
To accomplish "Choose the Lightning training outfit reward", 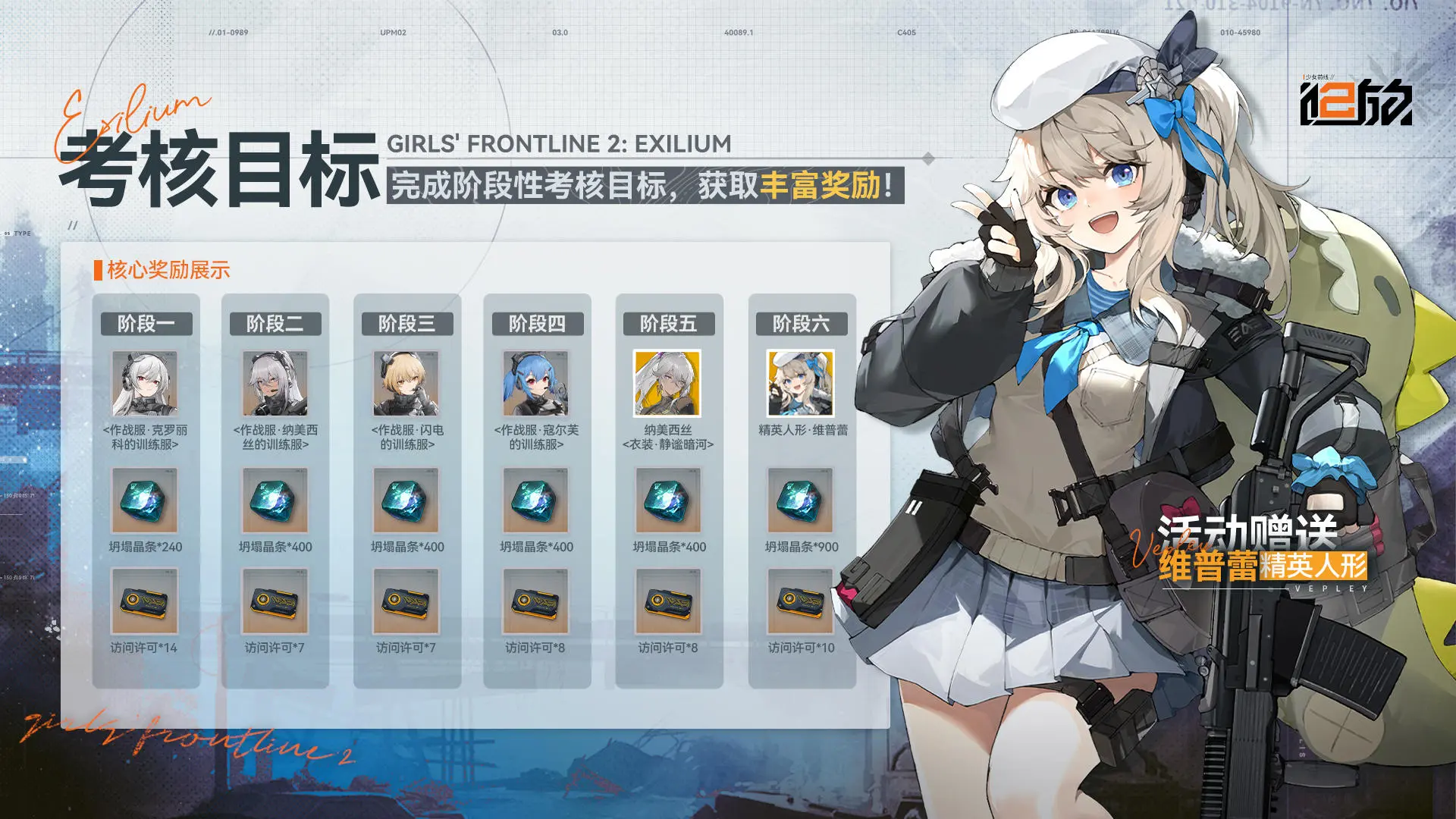I will (x=406, y=384).
